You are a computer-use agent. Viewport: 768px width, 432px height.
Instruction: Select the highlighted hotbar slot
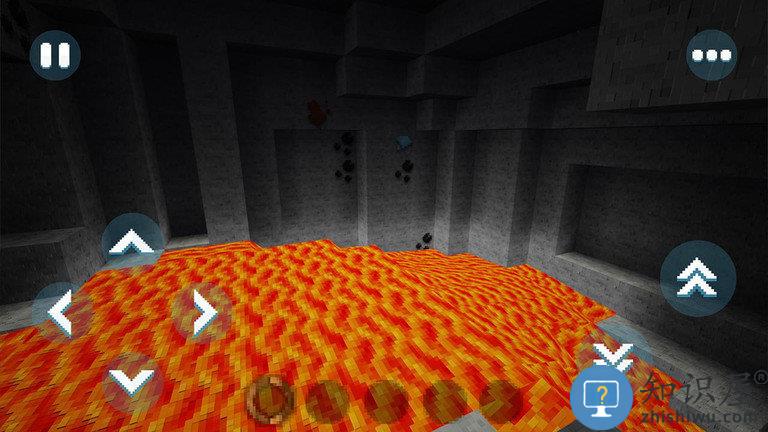click(x=268, y=397)
